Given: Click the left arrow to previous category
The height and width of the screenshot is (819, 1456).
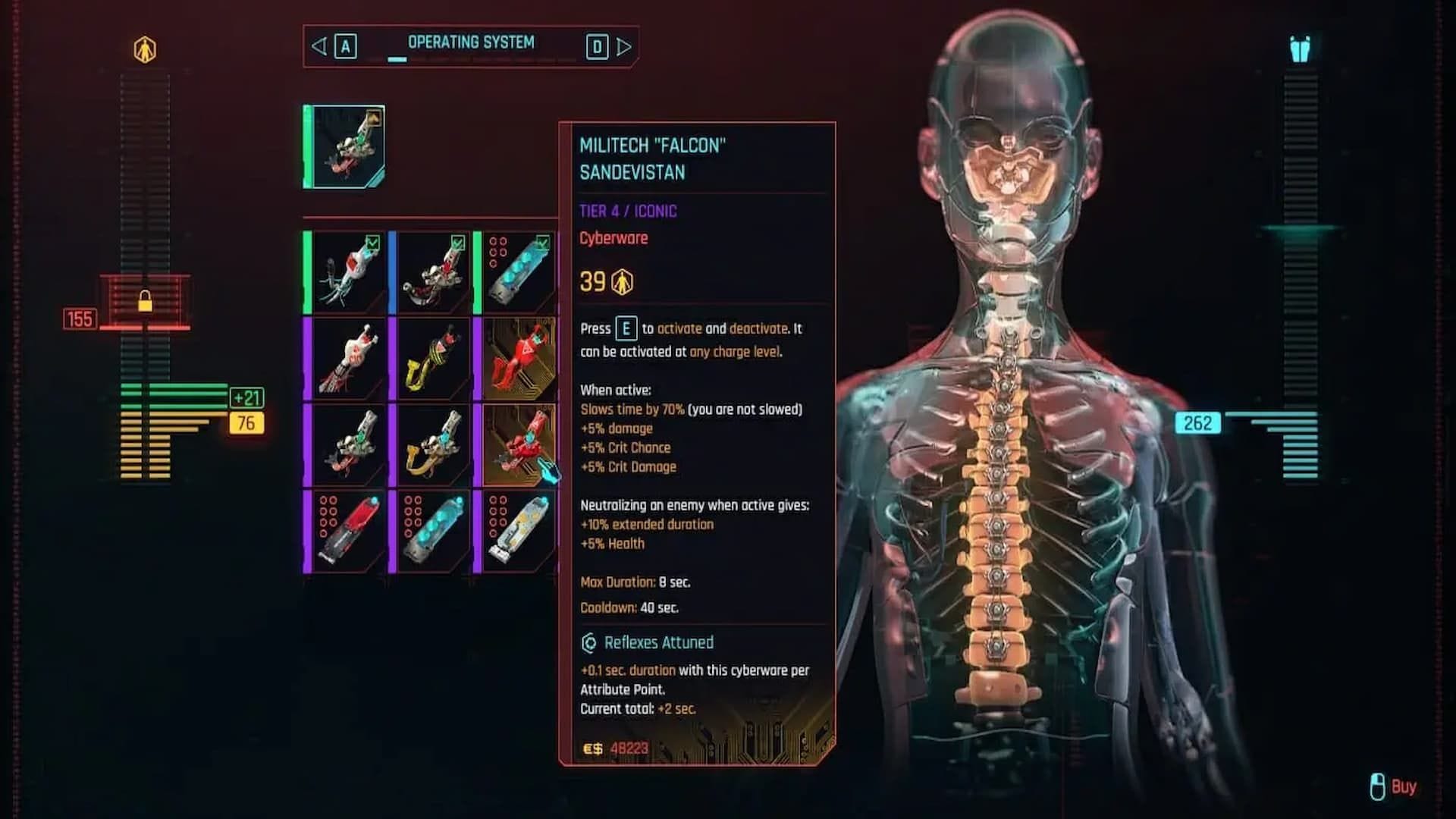Looking at the screenshot, I should (319, 45).
